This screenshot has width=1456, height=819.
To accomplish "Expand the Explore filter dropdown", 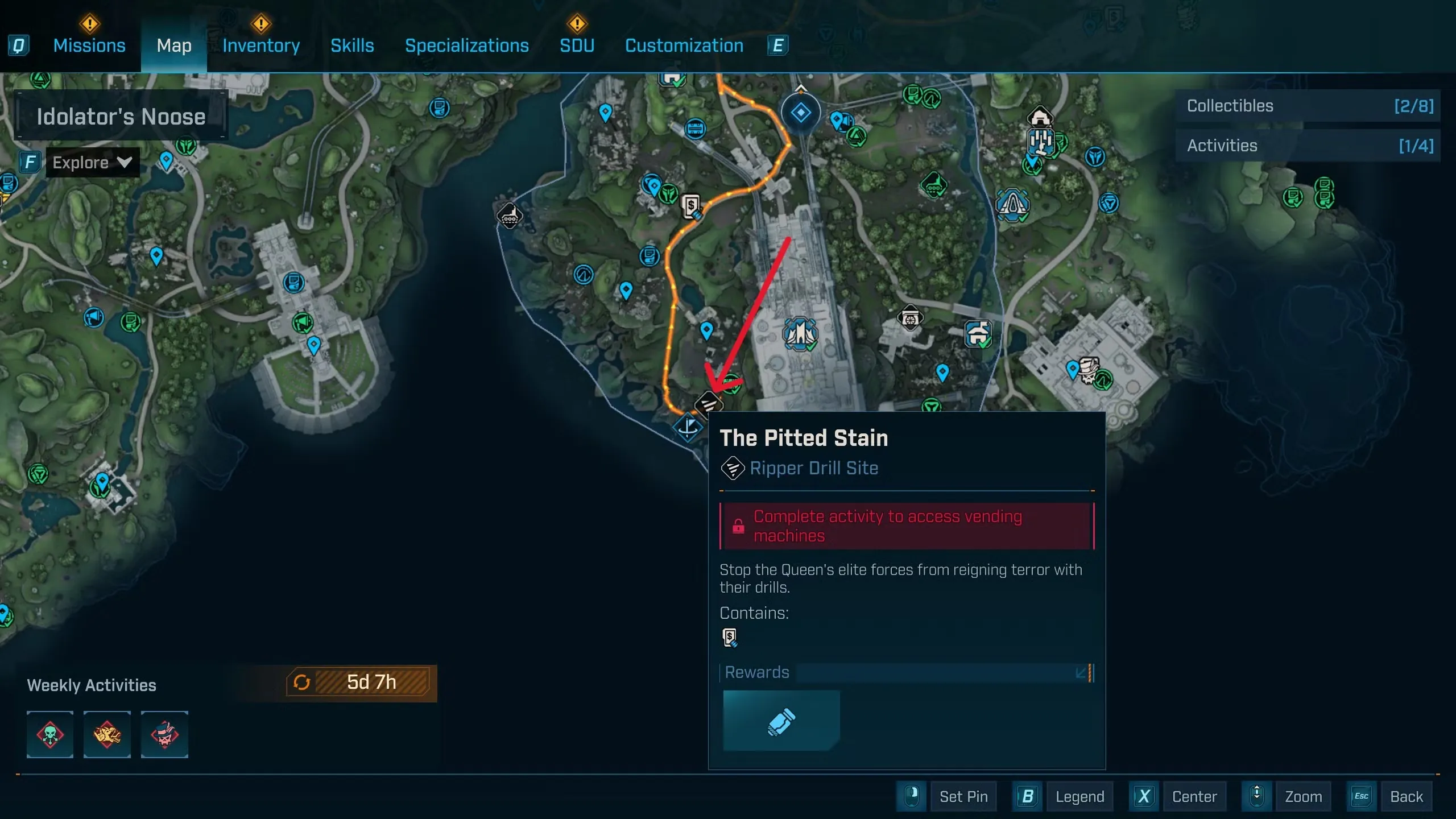I will (x=92, y=163).
